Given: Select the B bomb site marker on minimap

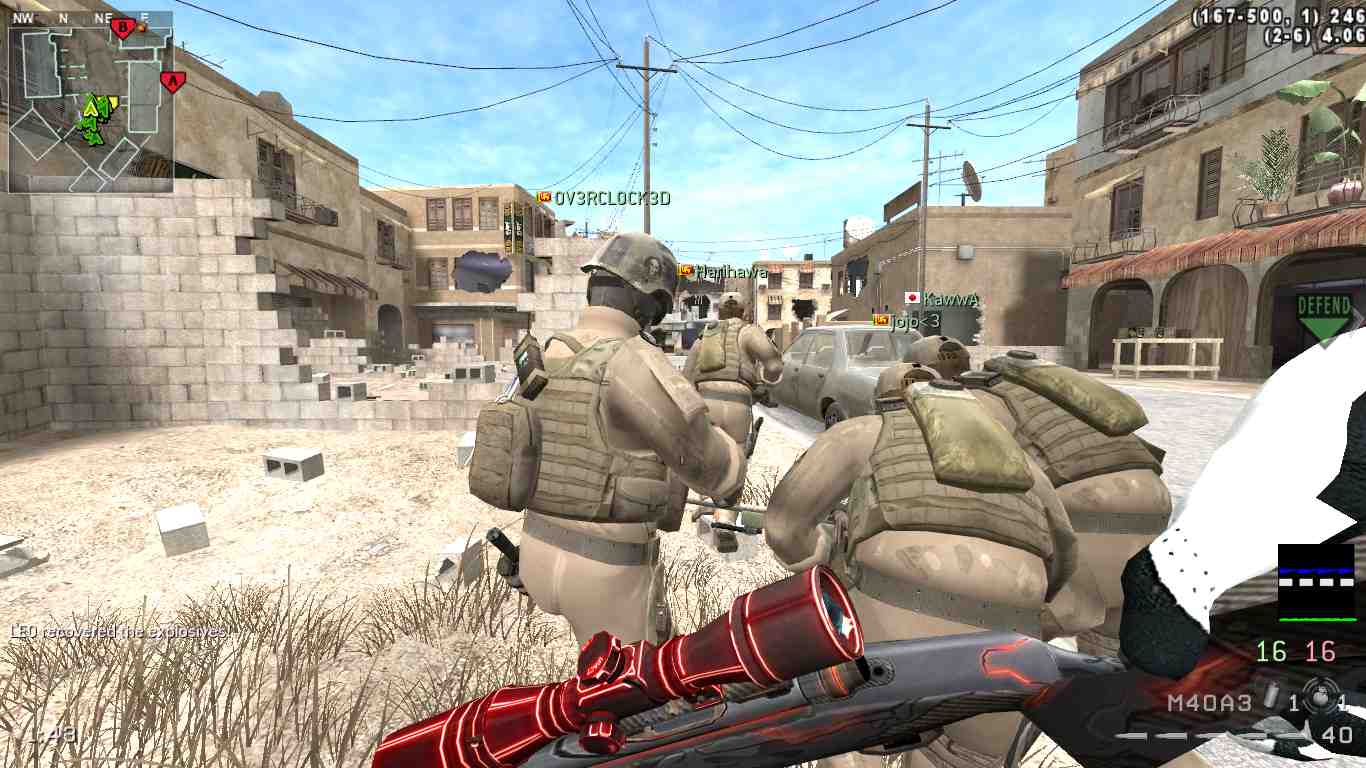Looking at the screenshot, I should (x=124, y=28).
